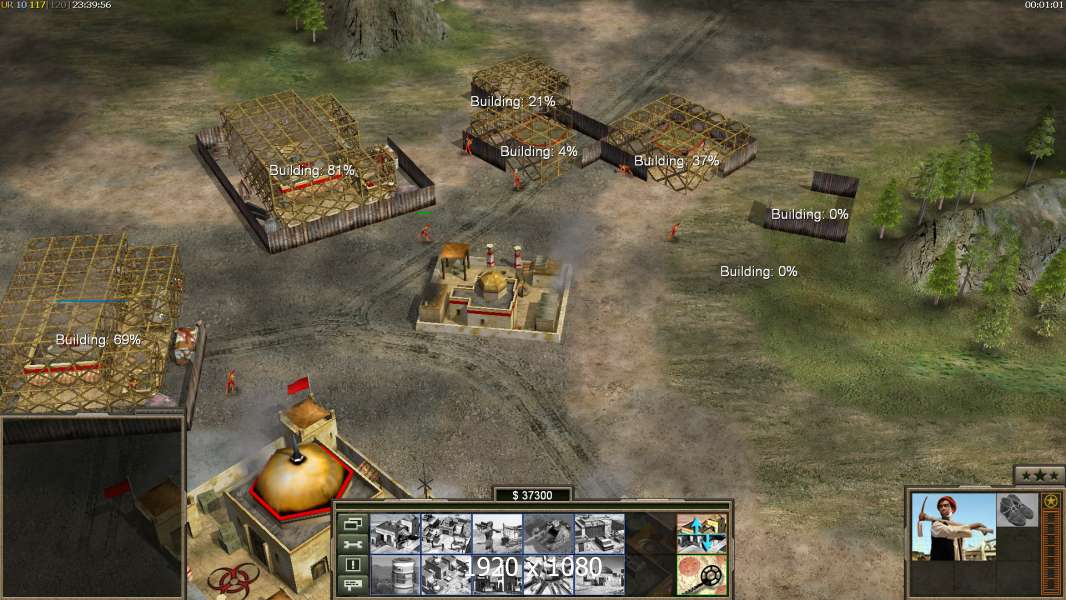Image resolution: width=1066 pixels, height=600 pixels.
Task: Click the worker portrait
Action: (953, 526)
